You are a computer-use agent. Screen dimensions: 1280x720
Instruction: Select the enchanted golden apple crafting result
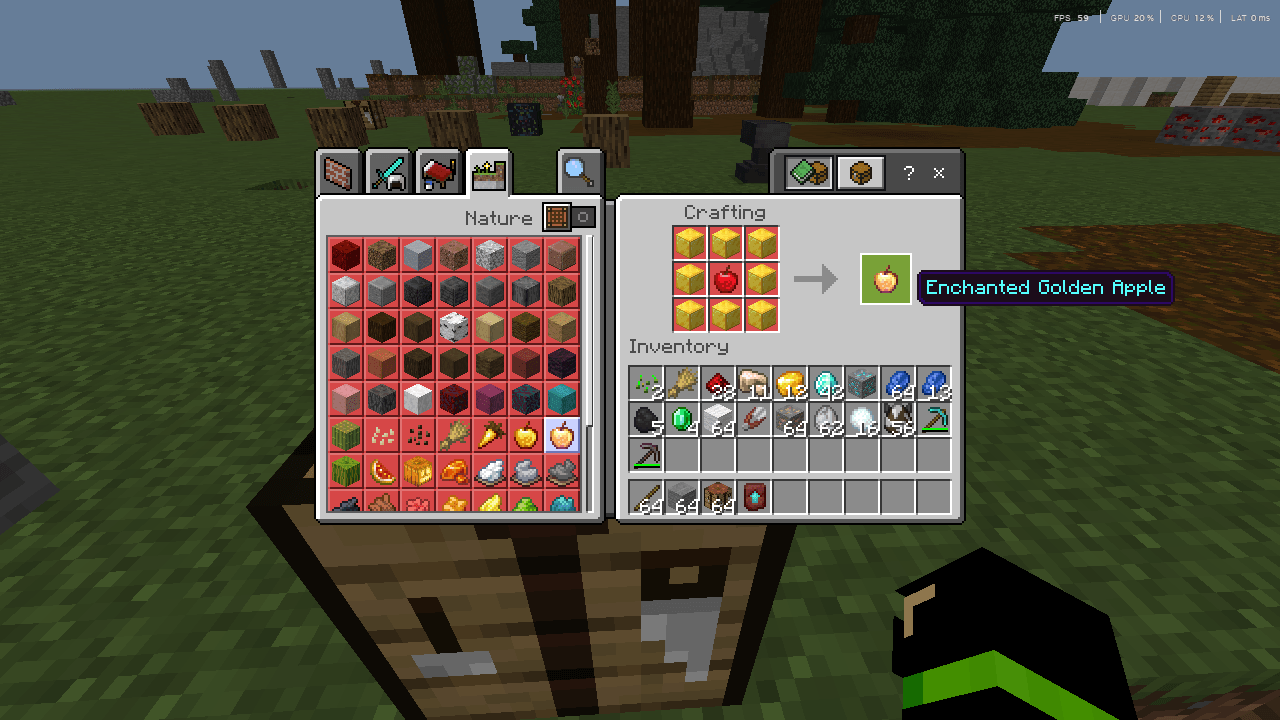point(885,280)
